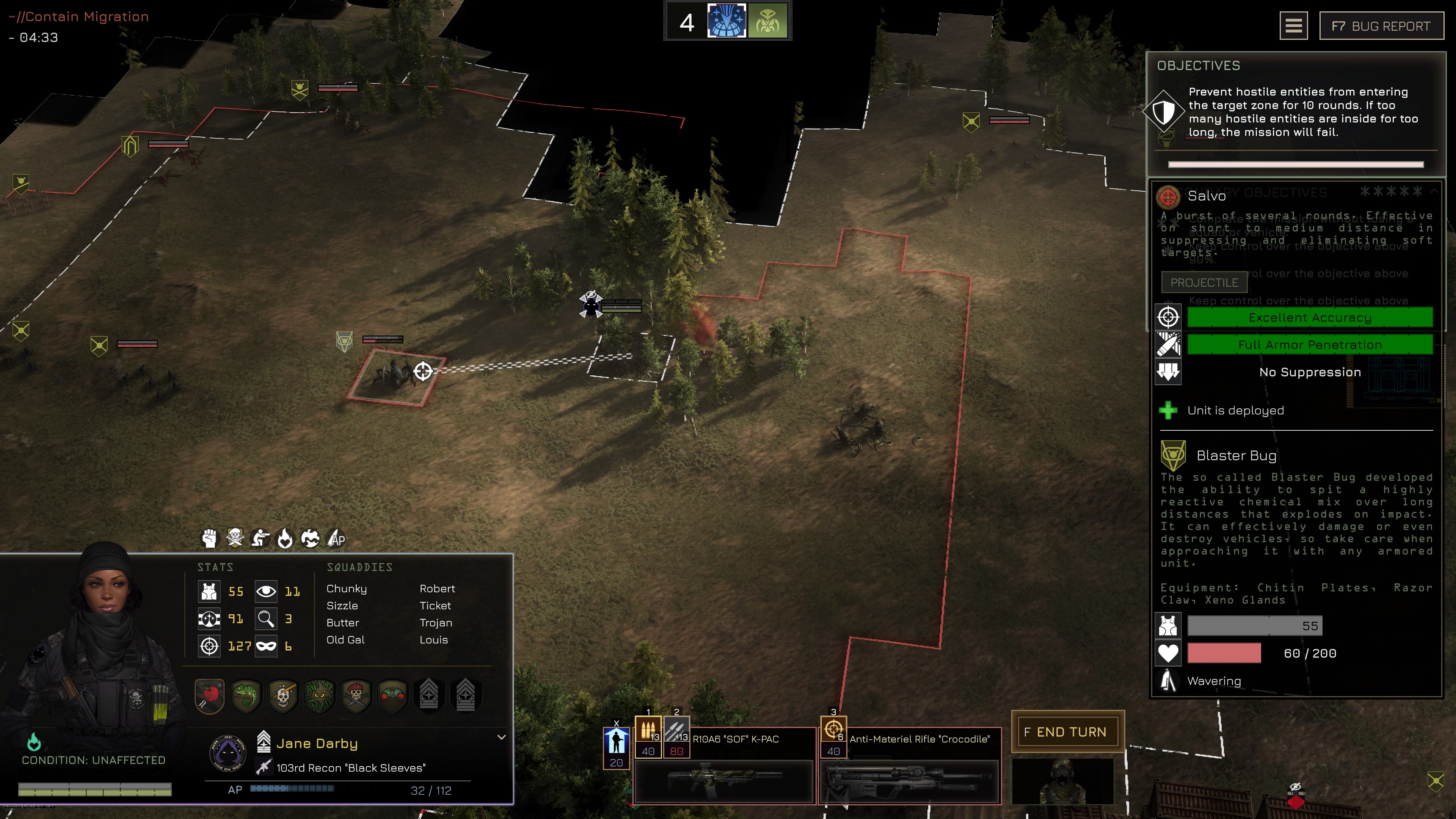
Task: Select the next unit portrait below End Turn
Action: 1062,781
